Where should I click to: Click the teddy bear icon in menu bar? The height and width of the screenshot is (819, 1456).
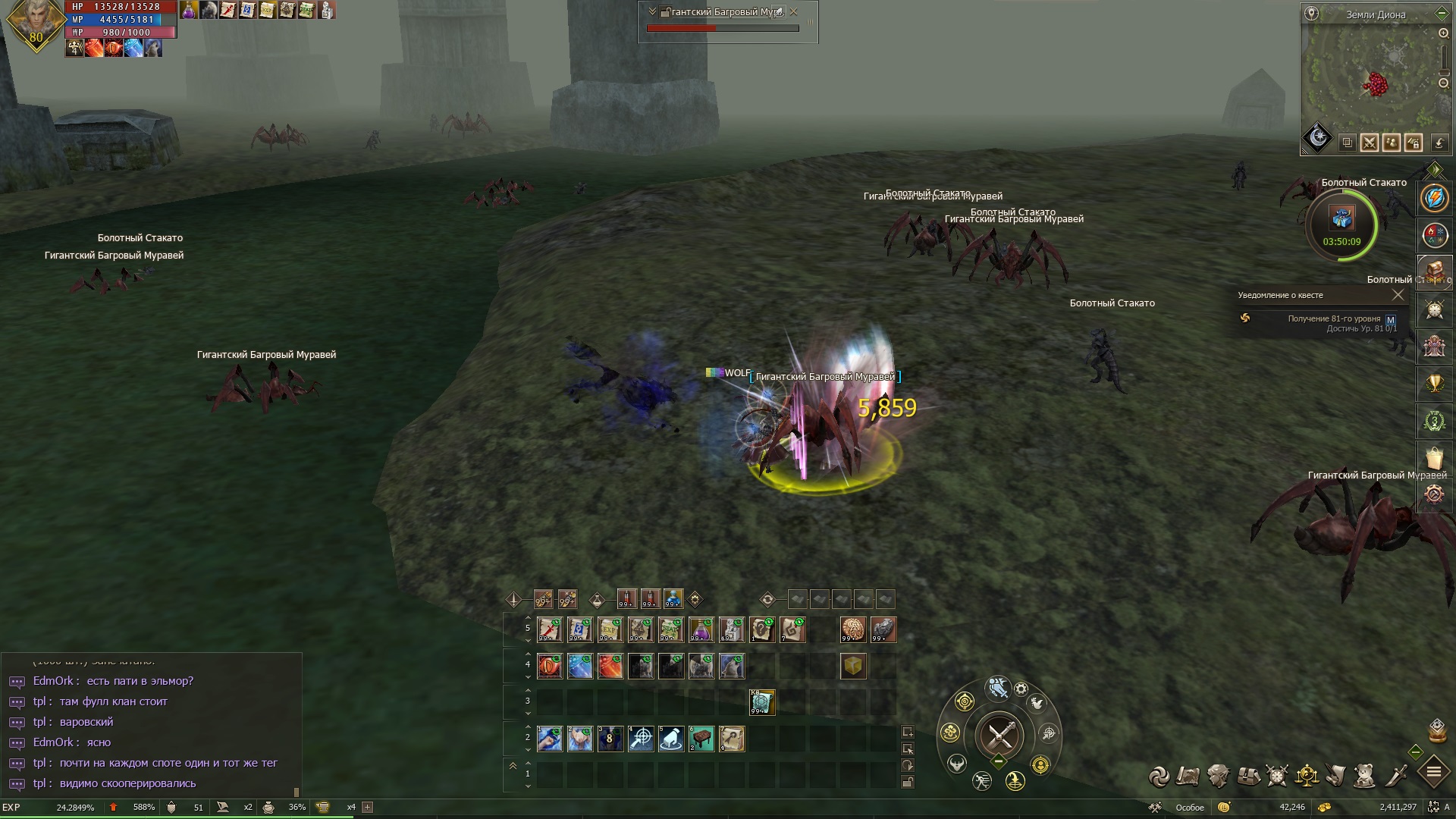(1365, 776)
